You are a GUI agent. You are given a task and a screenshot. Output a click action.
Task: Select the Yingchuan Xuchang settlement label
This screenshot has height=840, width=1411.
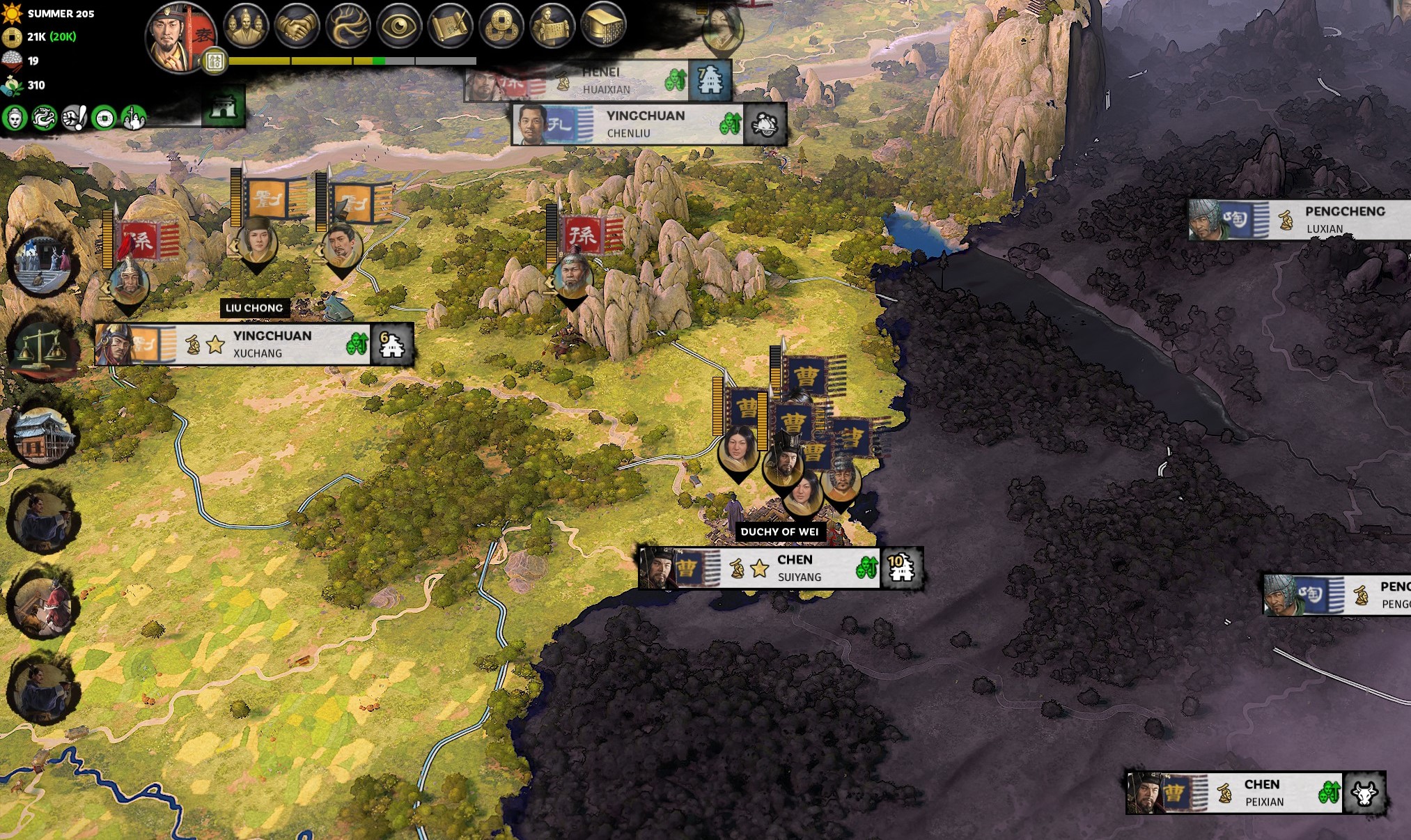[x=272, y=344]
